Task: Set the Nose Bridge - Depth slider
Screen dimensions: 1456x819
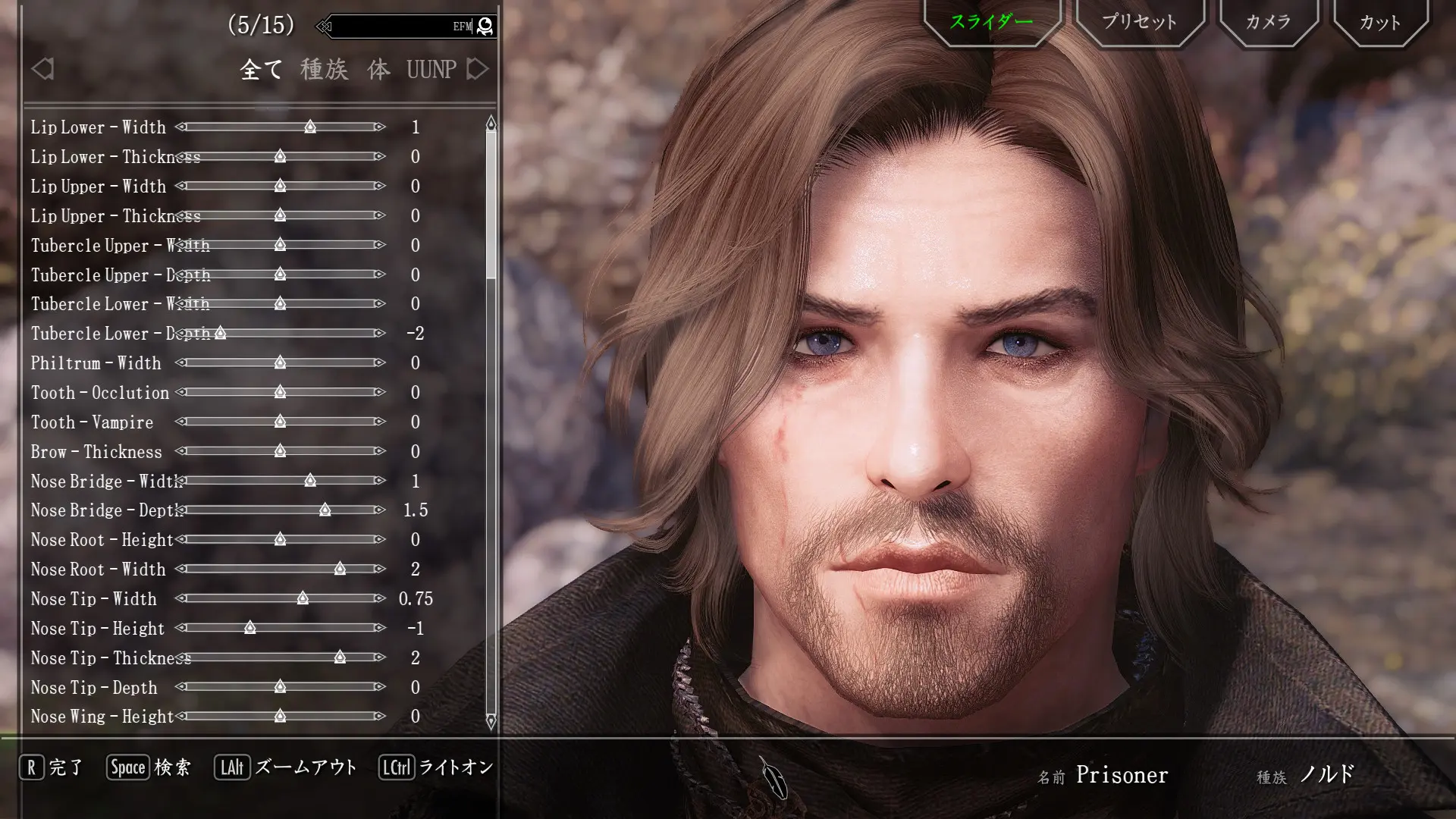Action: coord(325,510)
